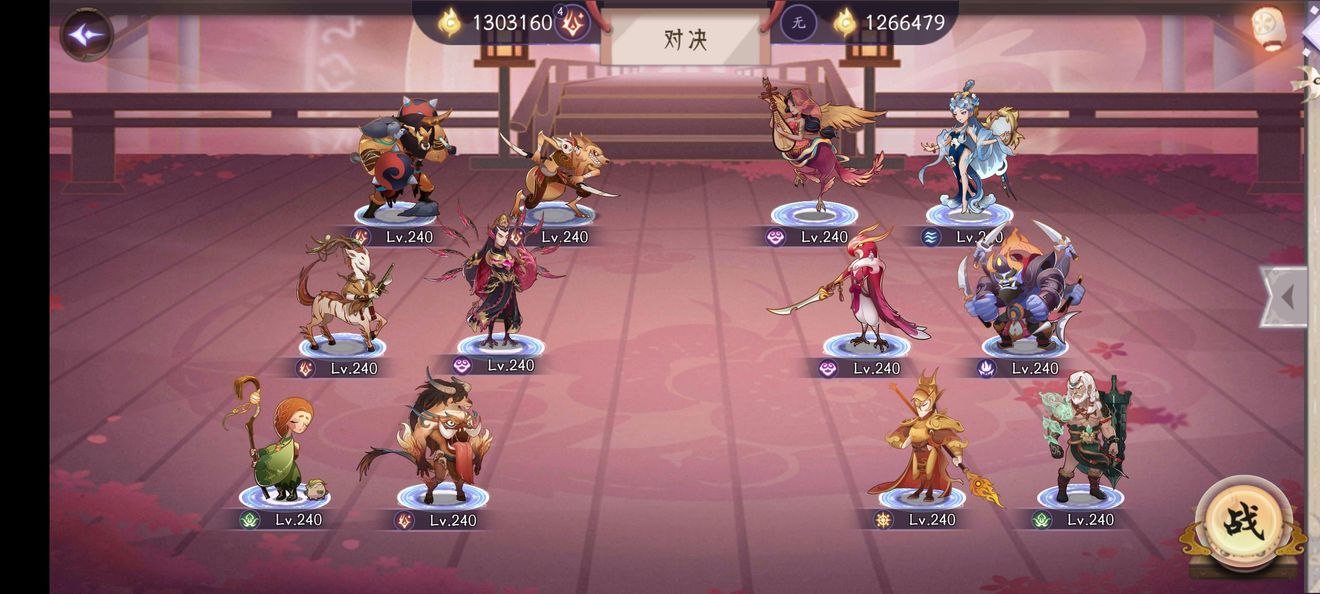Viewport: 1320px width, 594px height.
Task: View the enemy team's 无 aura icon
Action: click(798, 22)
